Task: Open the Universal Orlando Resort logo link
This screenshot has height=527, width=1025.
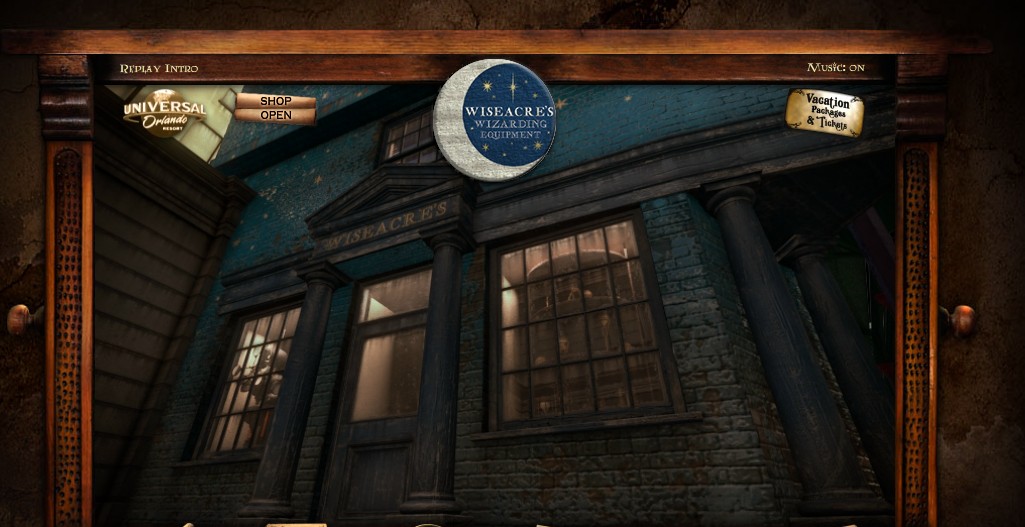Action: 164,112
